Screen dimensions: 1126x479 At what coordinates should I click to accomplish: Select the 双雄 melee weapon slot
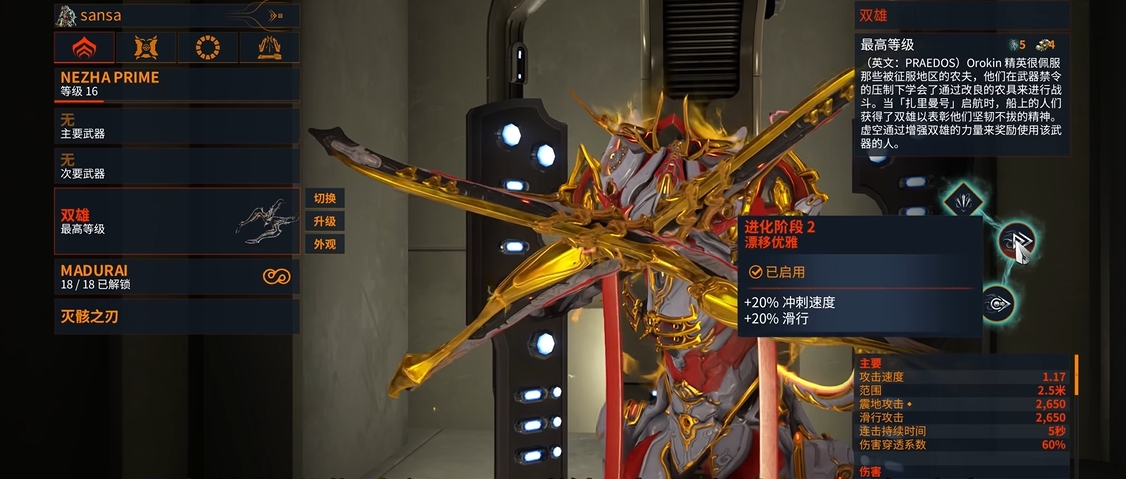pyautogui.click(x=176, y=221)
